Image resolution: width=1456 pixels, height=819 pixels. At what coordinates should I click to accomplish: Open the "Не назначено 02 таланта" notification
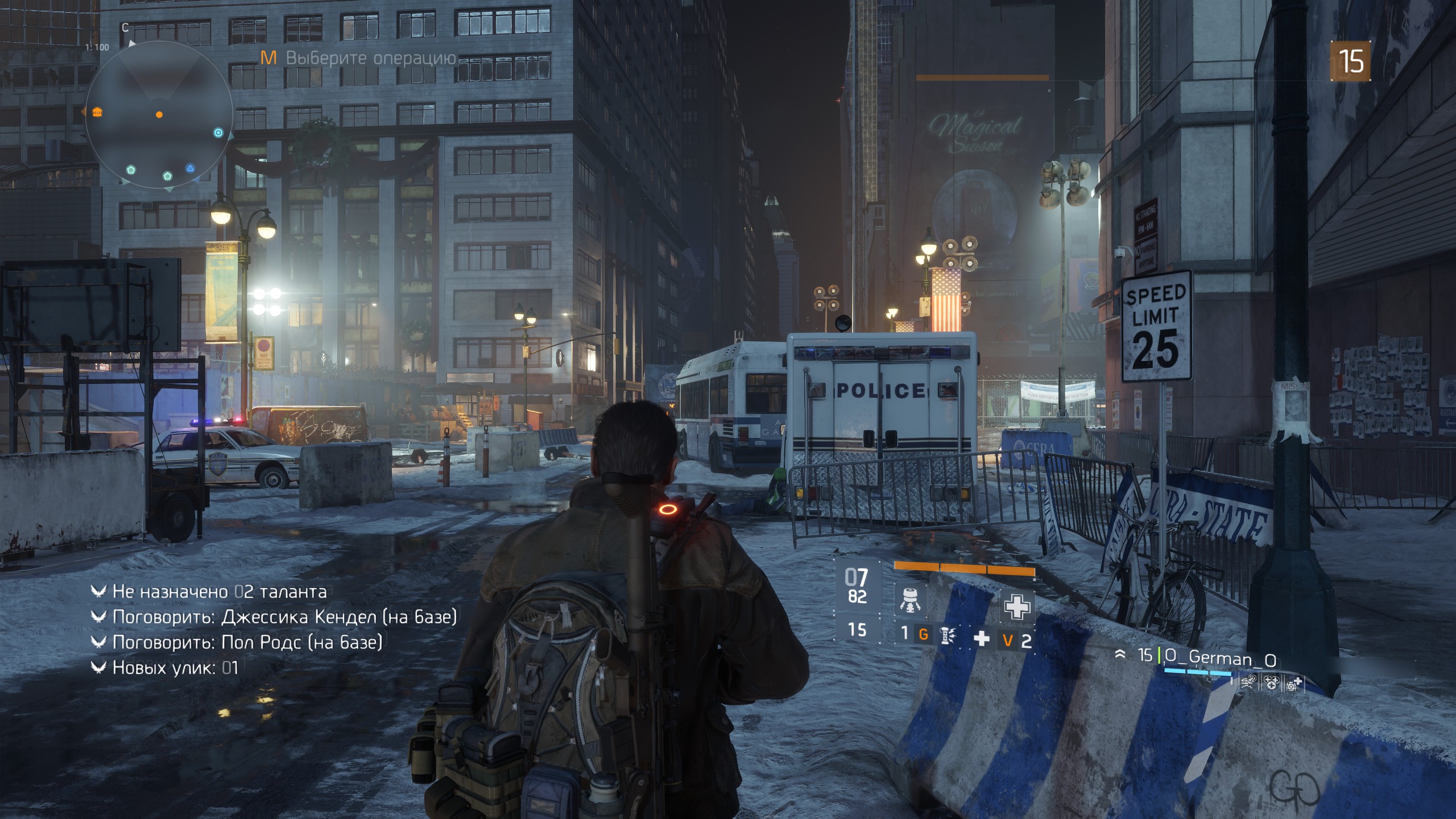click(219, 592)
